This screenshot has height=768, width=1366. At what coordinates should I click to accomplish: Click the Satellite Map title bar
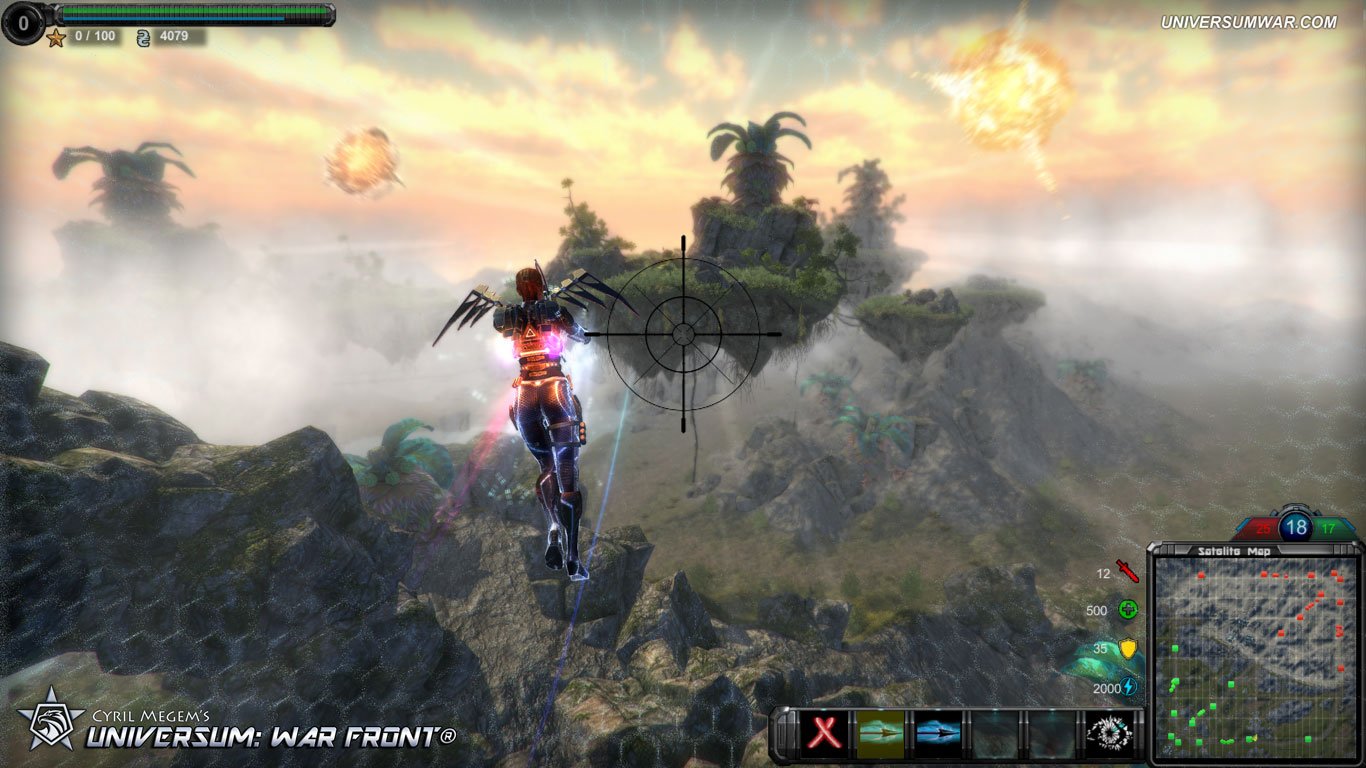(1235, 550)
